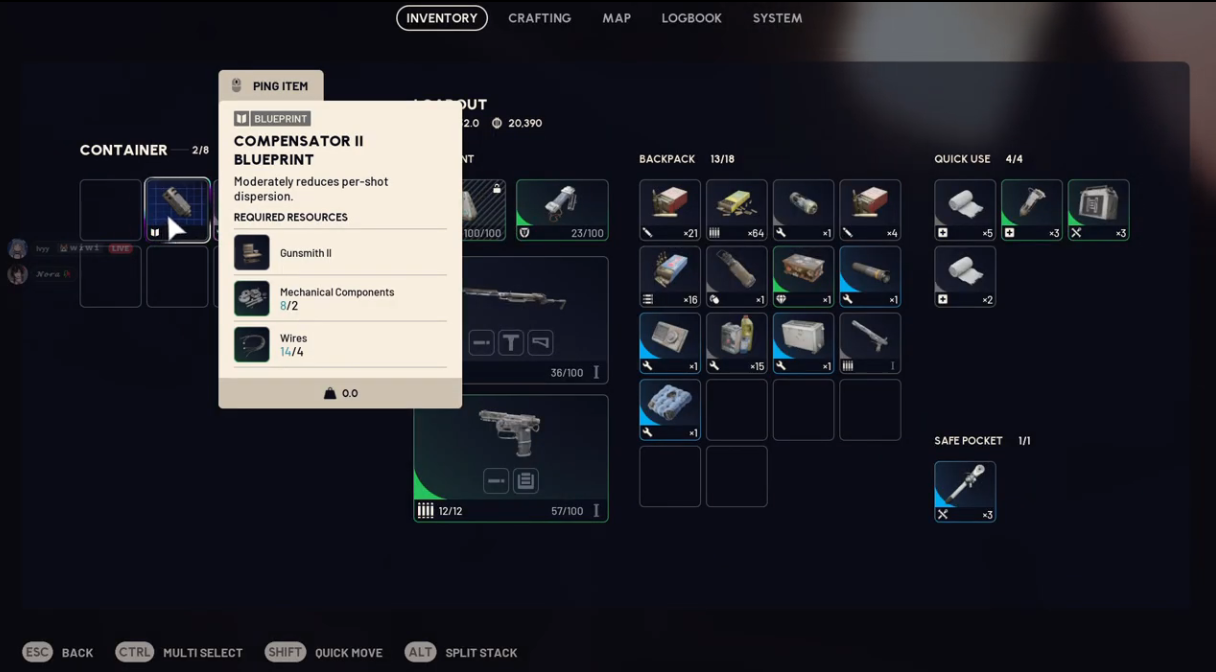Select the stack of 15 bottles in backpack
This screenshot has height=672, width=1216.
point(737,344)
